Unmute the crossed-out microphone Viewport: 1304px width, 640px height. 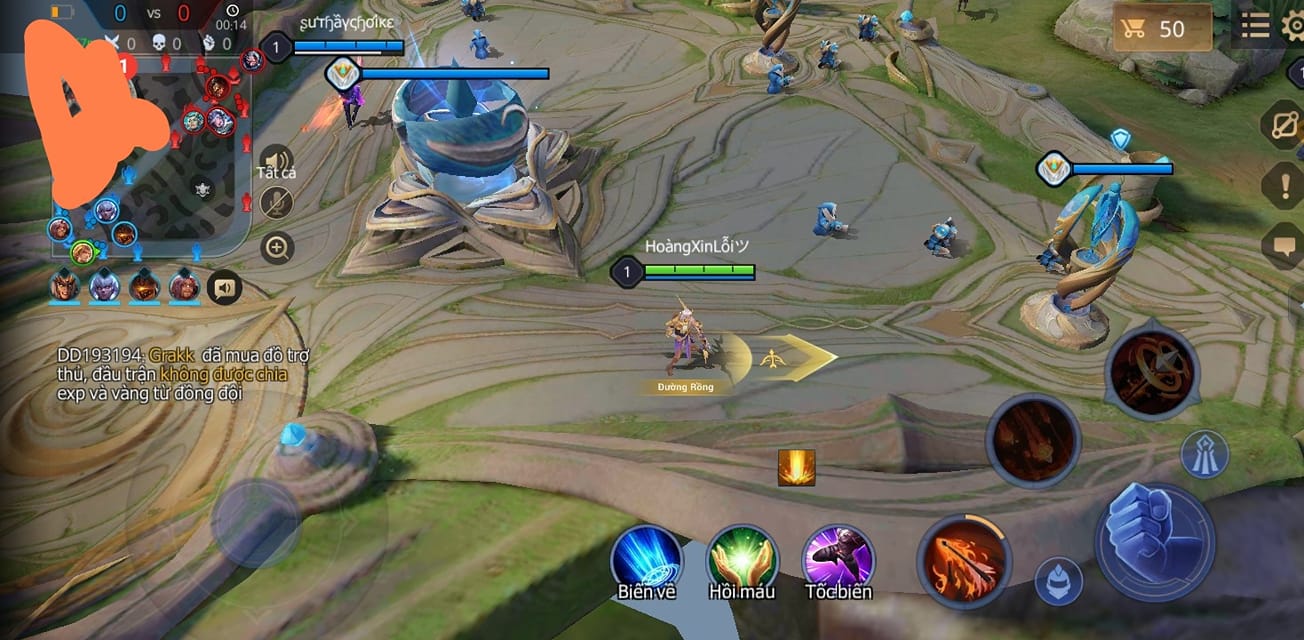tap(276, 203)
